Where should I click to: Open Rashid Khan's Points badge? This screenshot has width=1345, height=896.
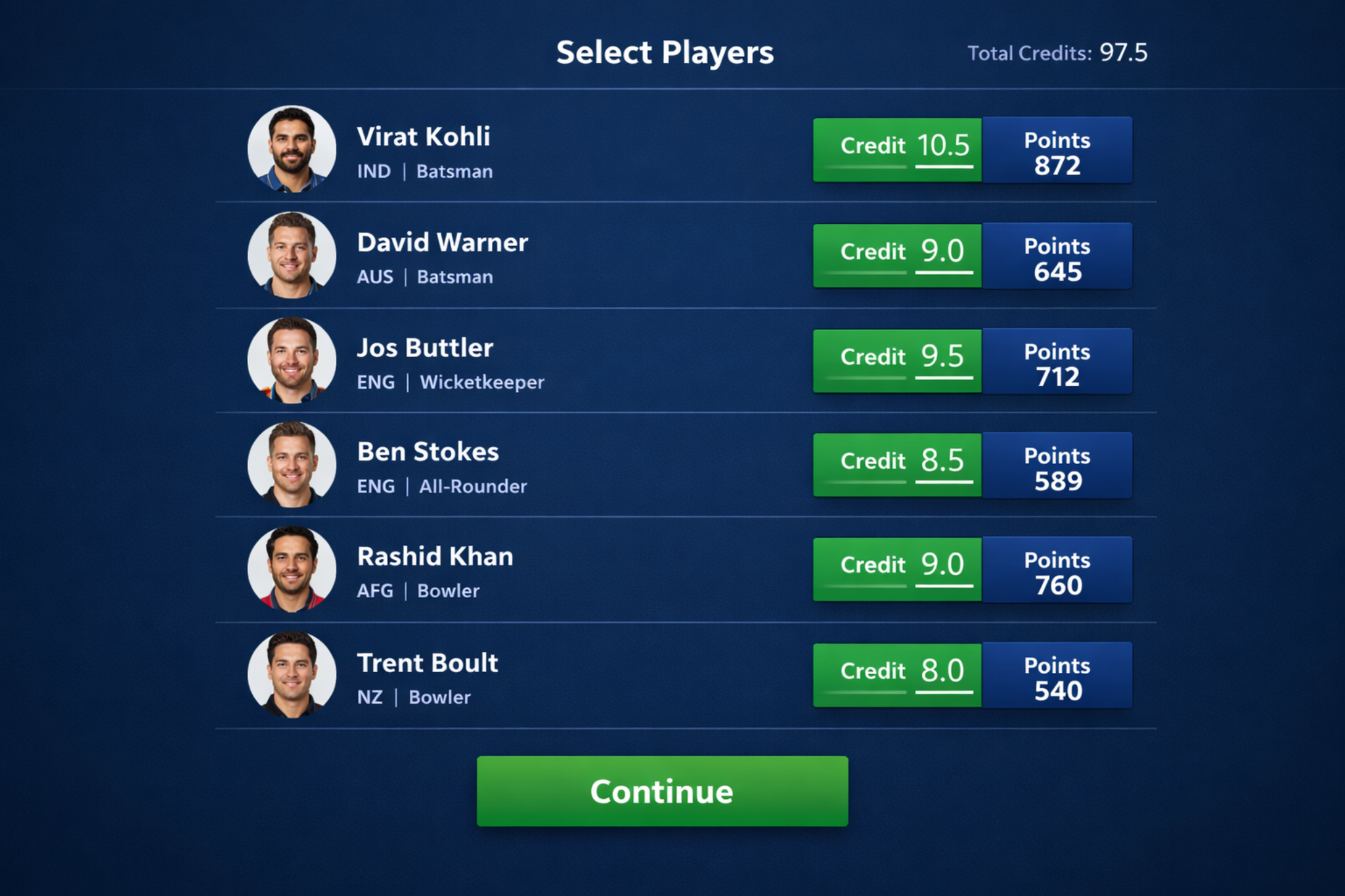coord(1057,570)
